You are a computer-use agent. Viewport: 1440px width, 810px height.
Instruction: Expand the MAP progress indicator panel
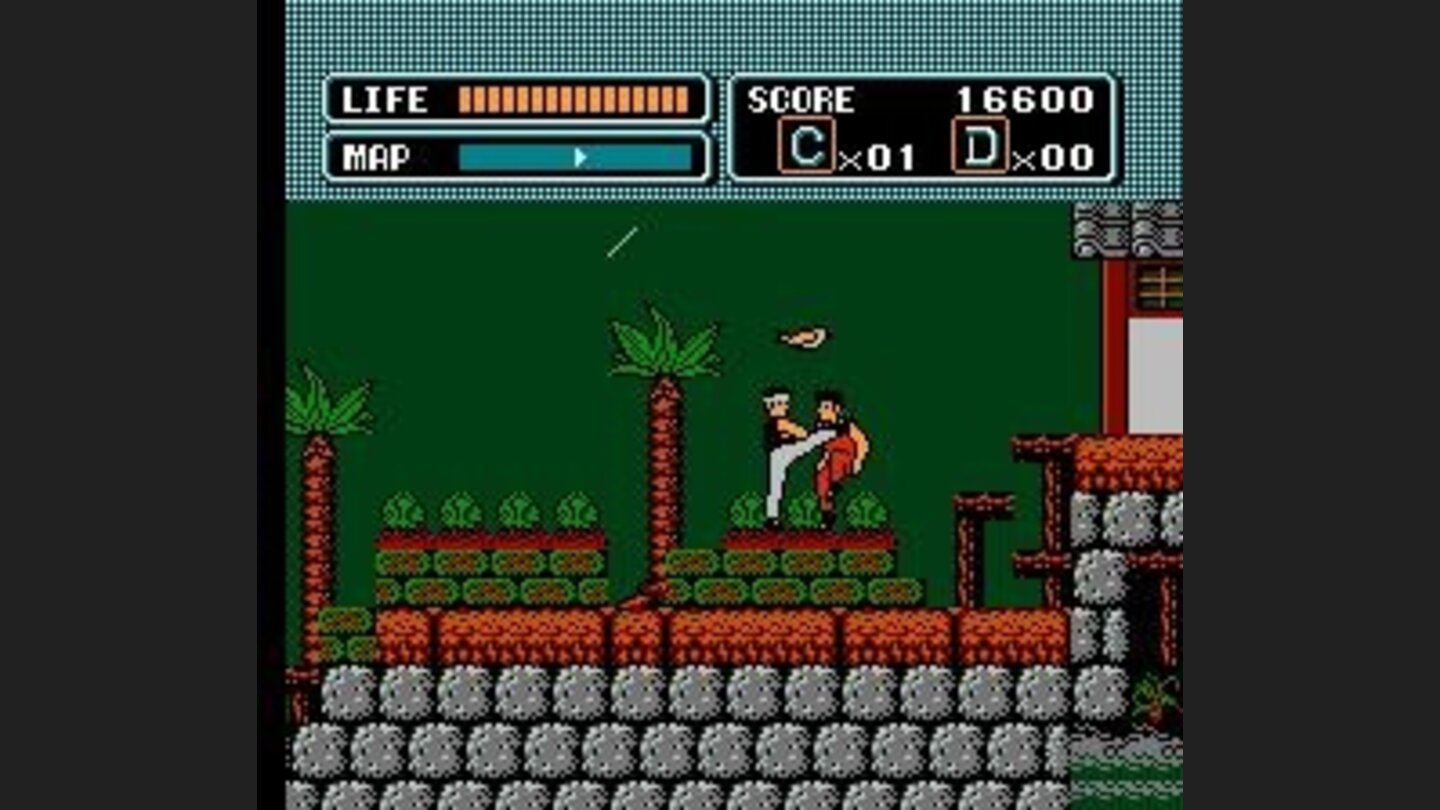click(x=515, y=157)
